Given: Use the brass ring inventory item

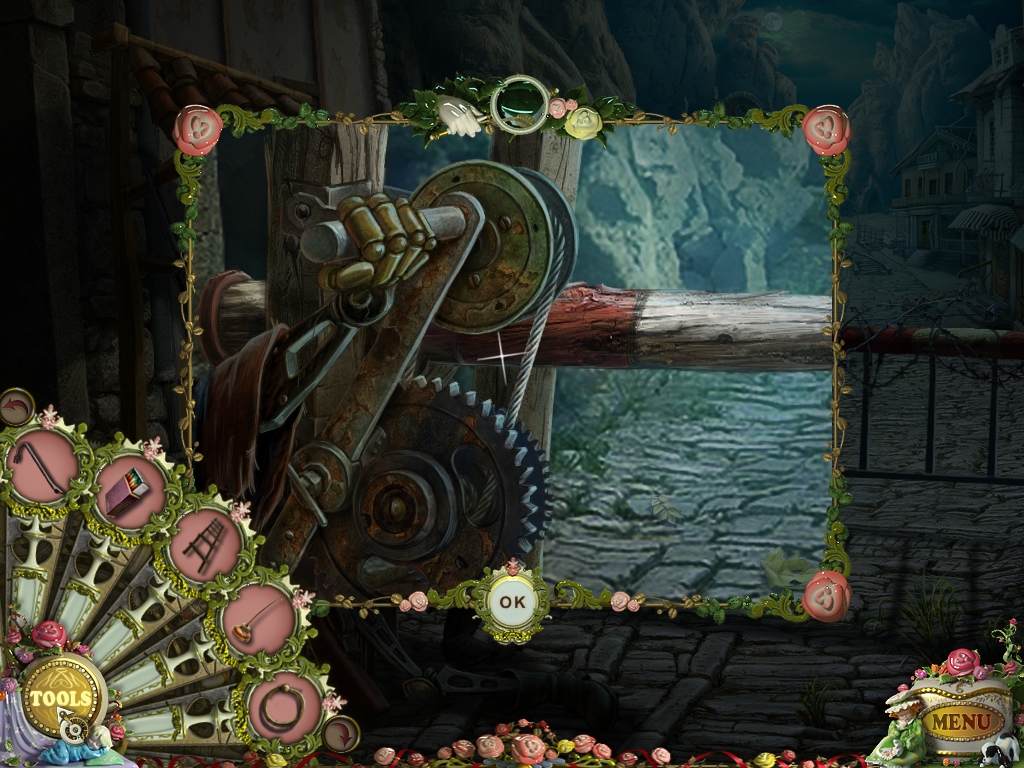Looking at the screenshot, I should point(283,705).
